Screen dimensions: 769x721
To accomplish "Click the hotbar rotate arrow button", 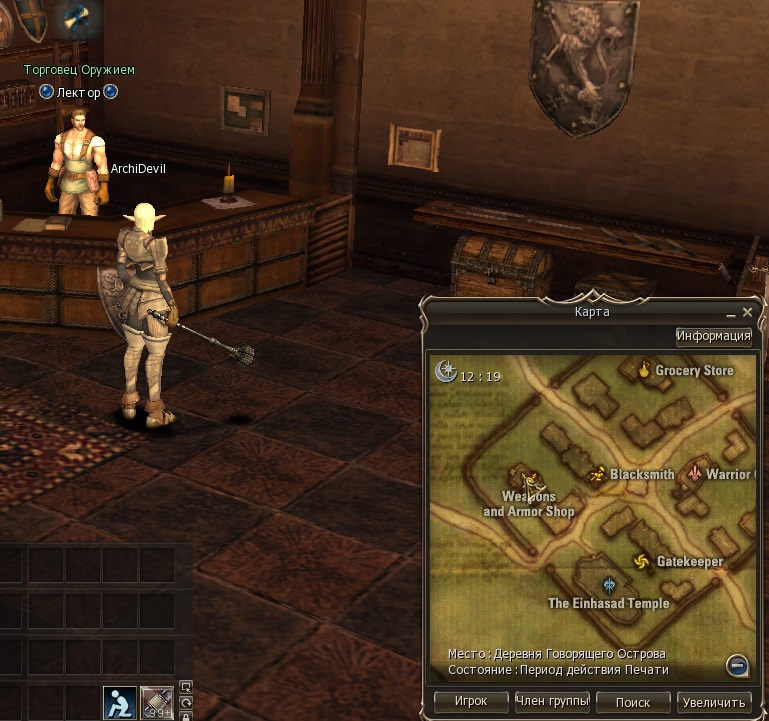I will point(185,702).
